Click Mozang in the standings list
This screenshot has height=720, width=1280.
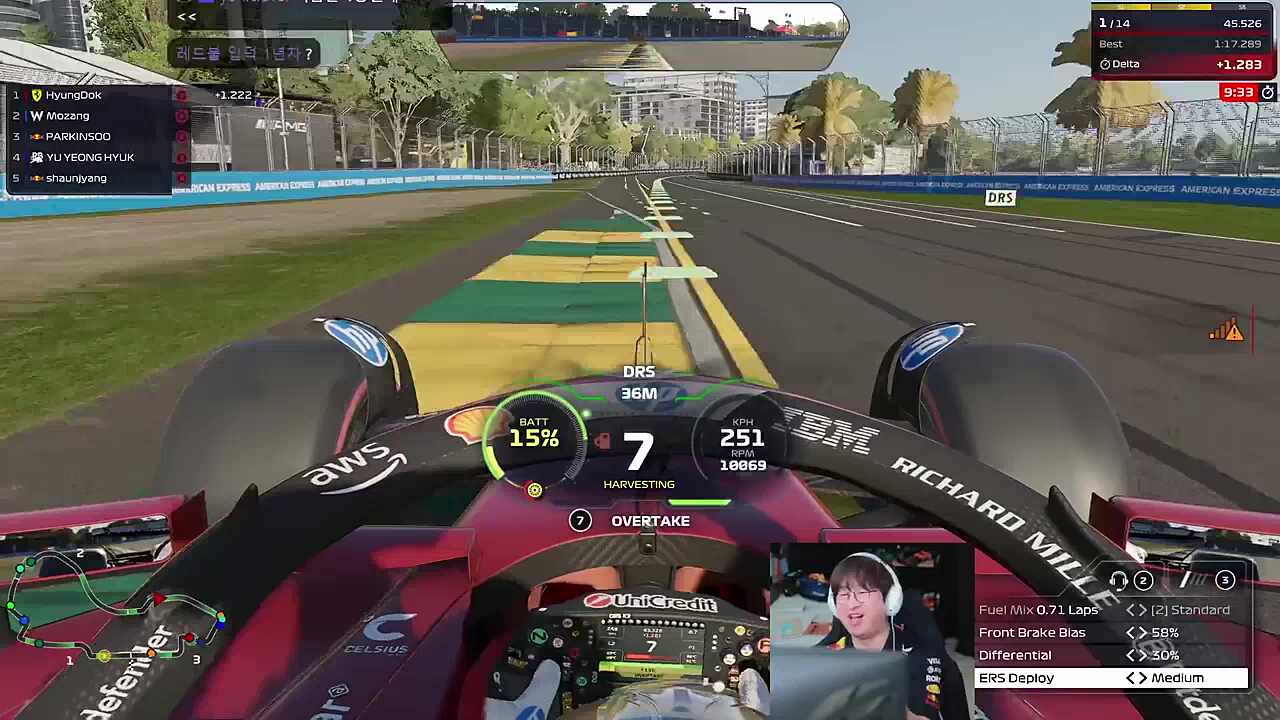click(x=67, y=116)
